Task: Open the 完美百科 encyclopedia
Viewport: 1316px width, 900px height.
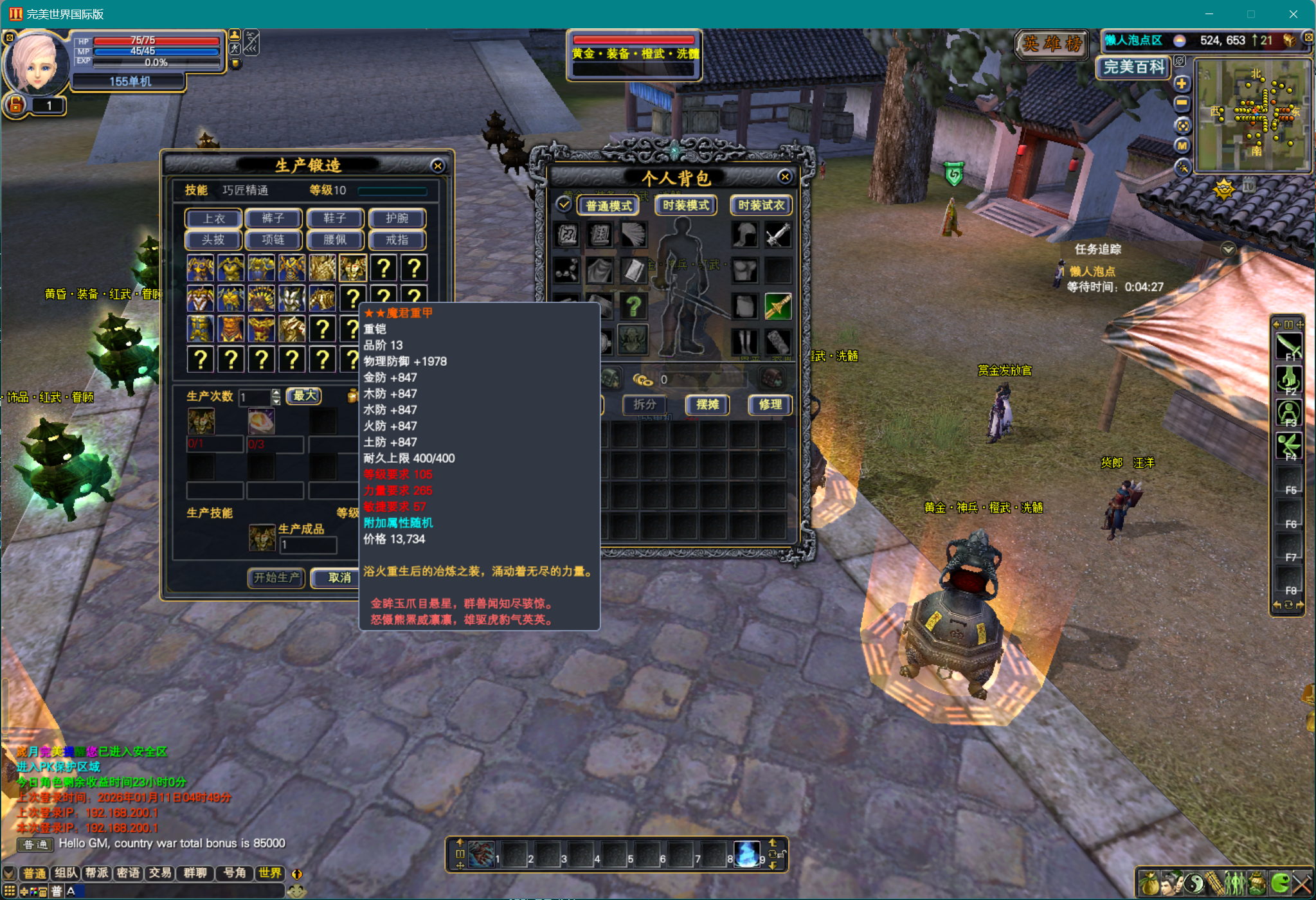Action: (x=1134, y=67)
